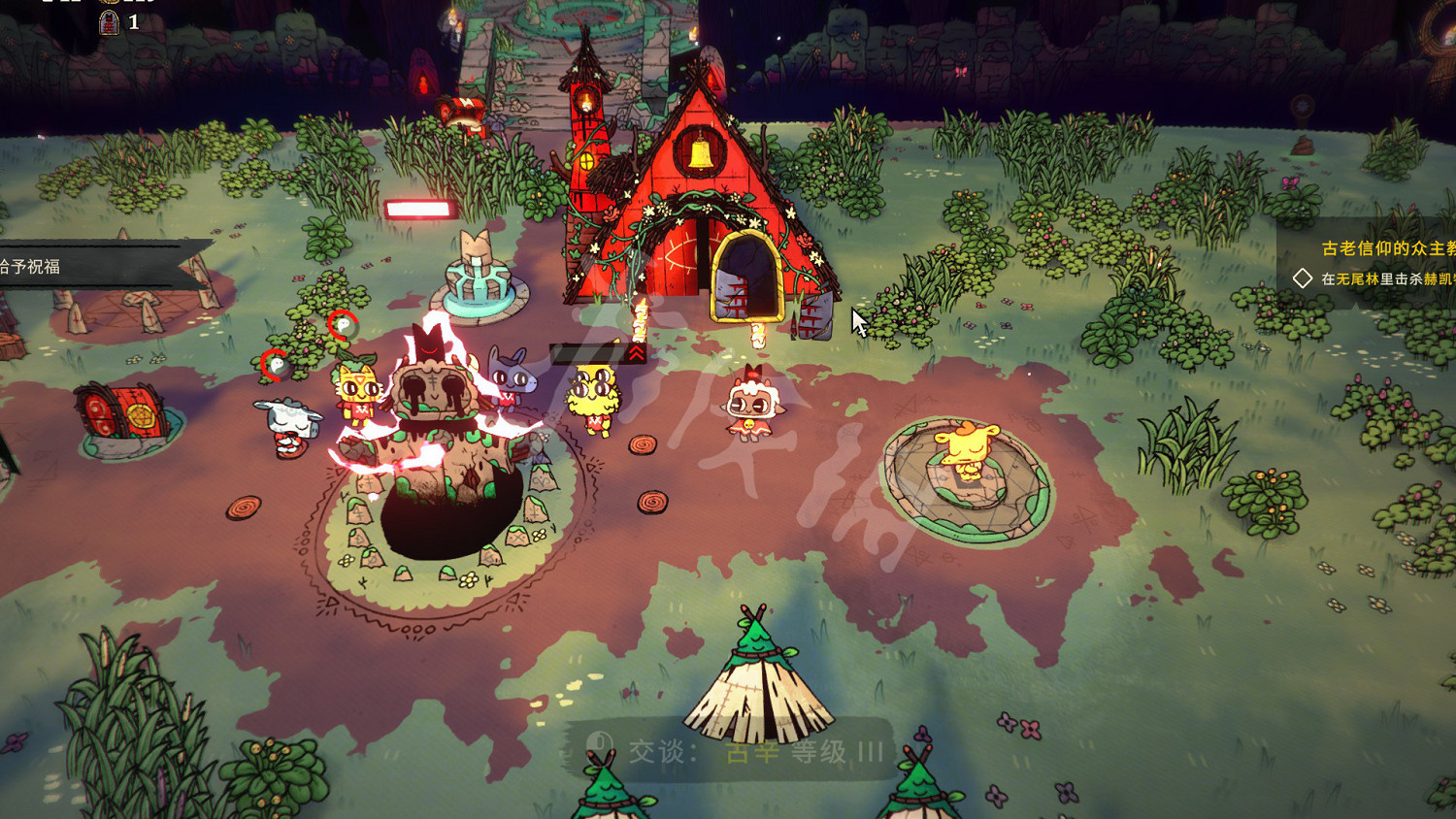The image size is (1456, 819).
Task: Click the follower count icon
Action: point(110,22)
